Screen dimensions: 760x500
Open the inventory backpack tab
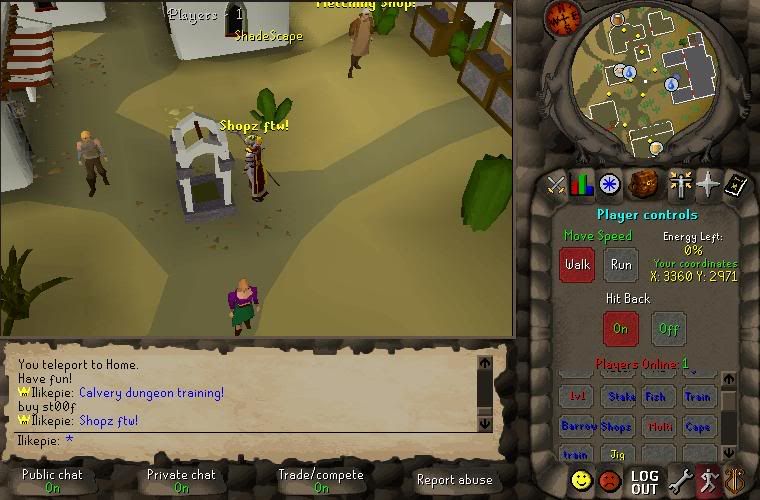click(643, 185)
